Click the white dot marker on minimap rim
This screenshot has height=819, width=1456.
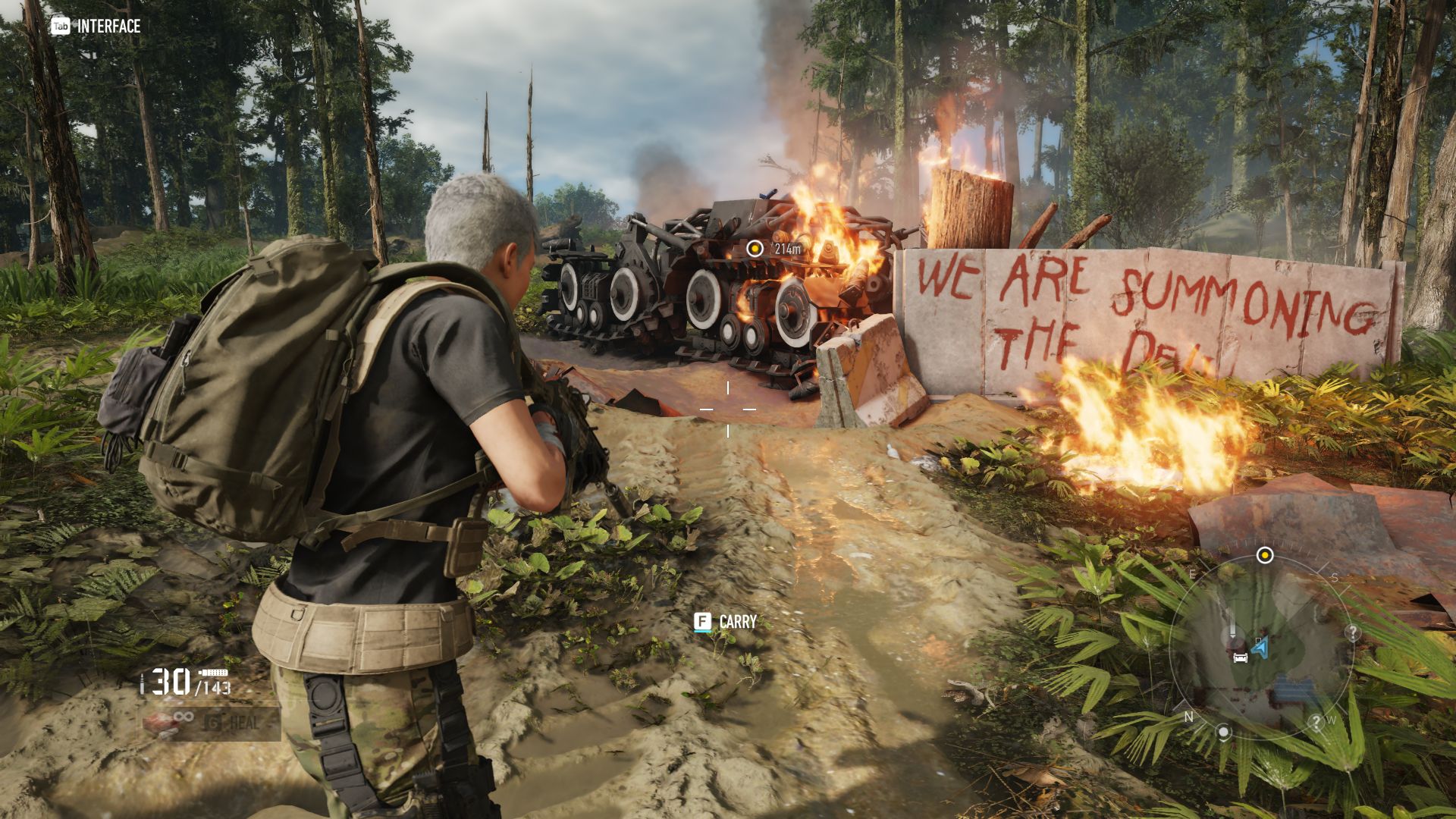tap(1223, 732)
